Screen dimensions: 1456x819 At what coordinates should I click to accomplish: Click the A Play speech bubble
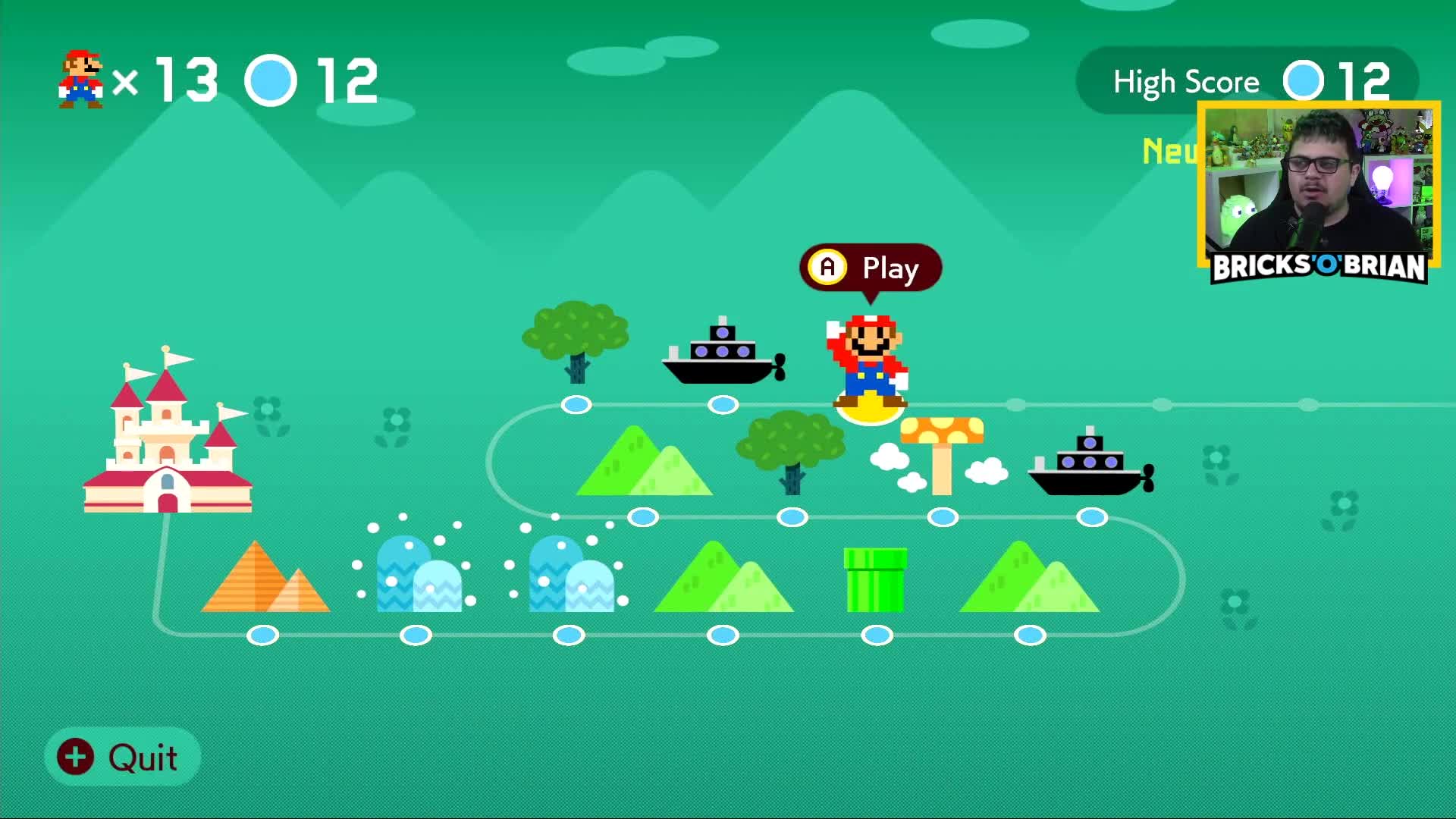click(871, 268)
